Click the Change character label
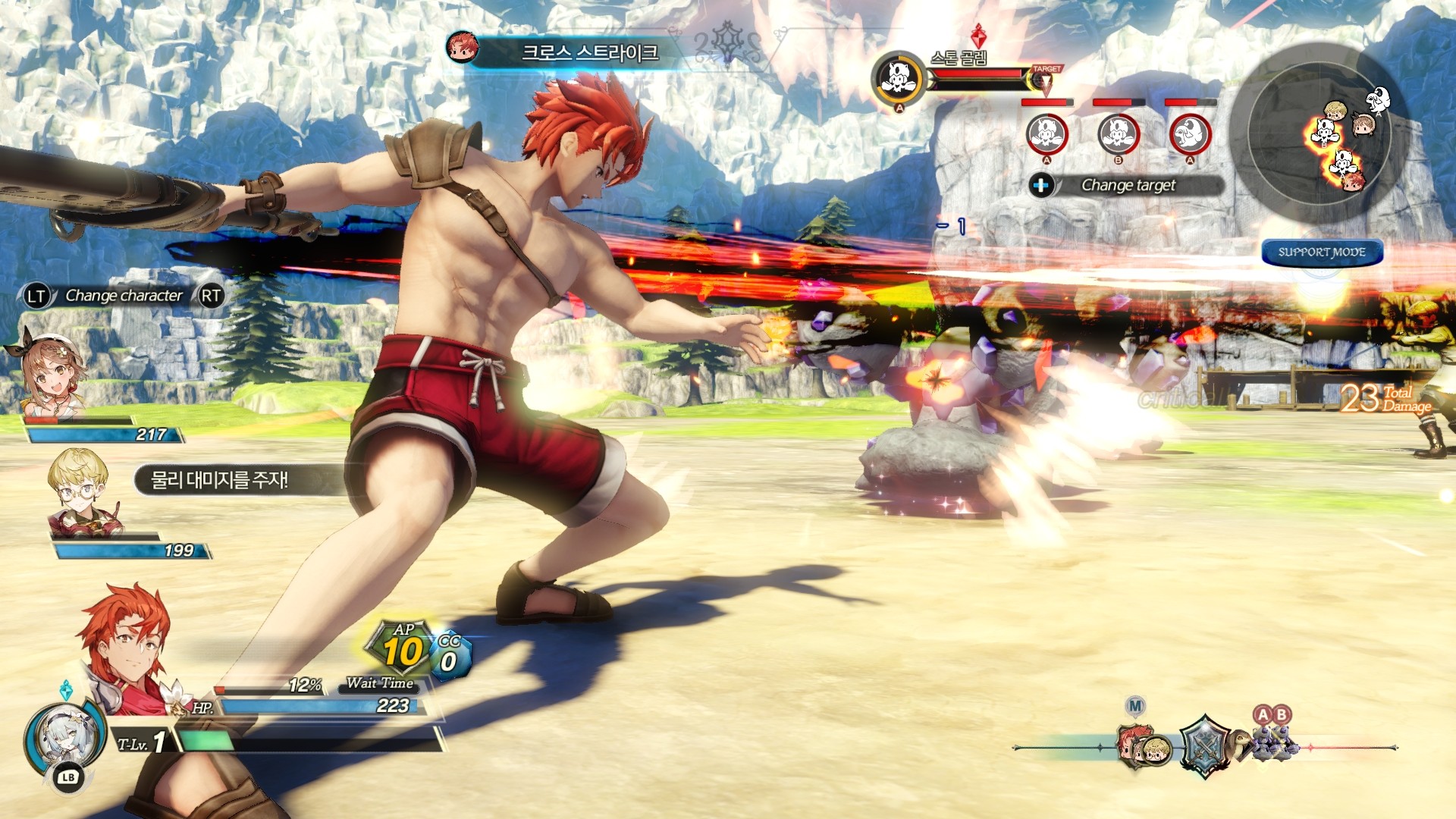The height and width of the screenshot is (819, 1456). pos(124,296)
